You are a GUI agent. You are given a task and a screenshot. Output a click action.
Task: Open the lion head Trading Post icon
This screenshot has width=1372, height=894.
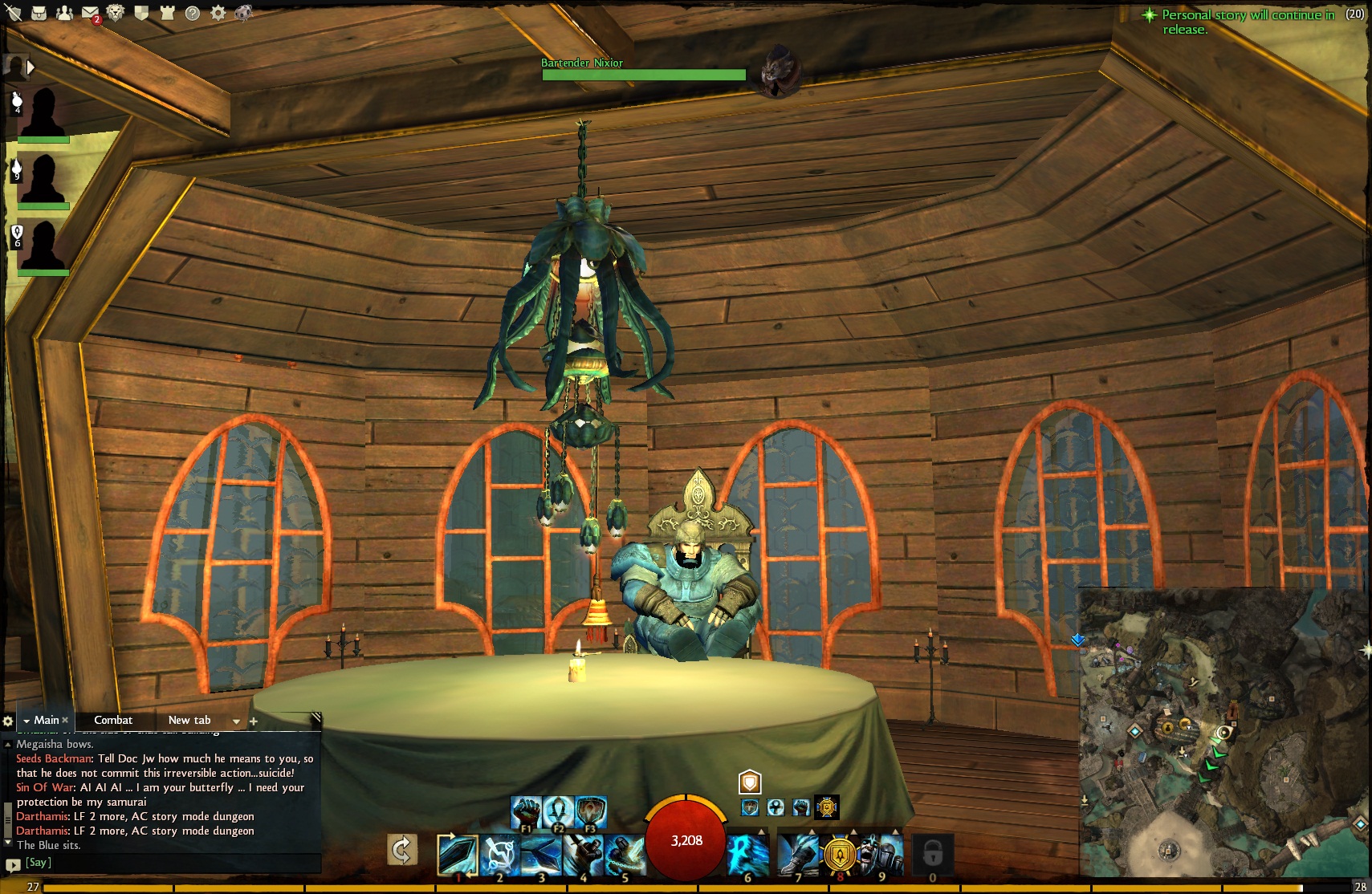(x=116, y=13)
